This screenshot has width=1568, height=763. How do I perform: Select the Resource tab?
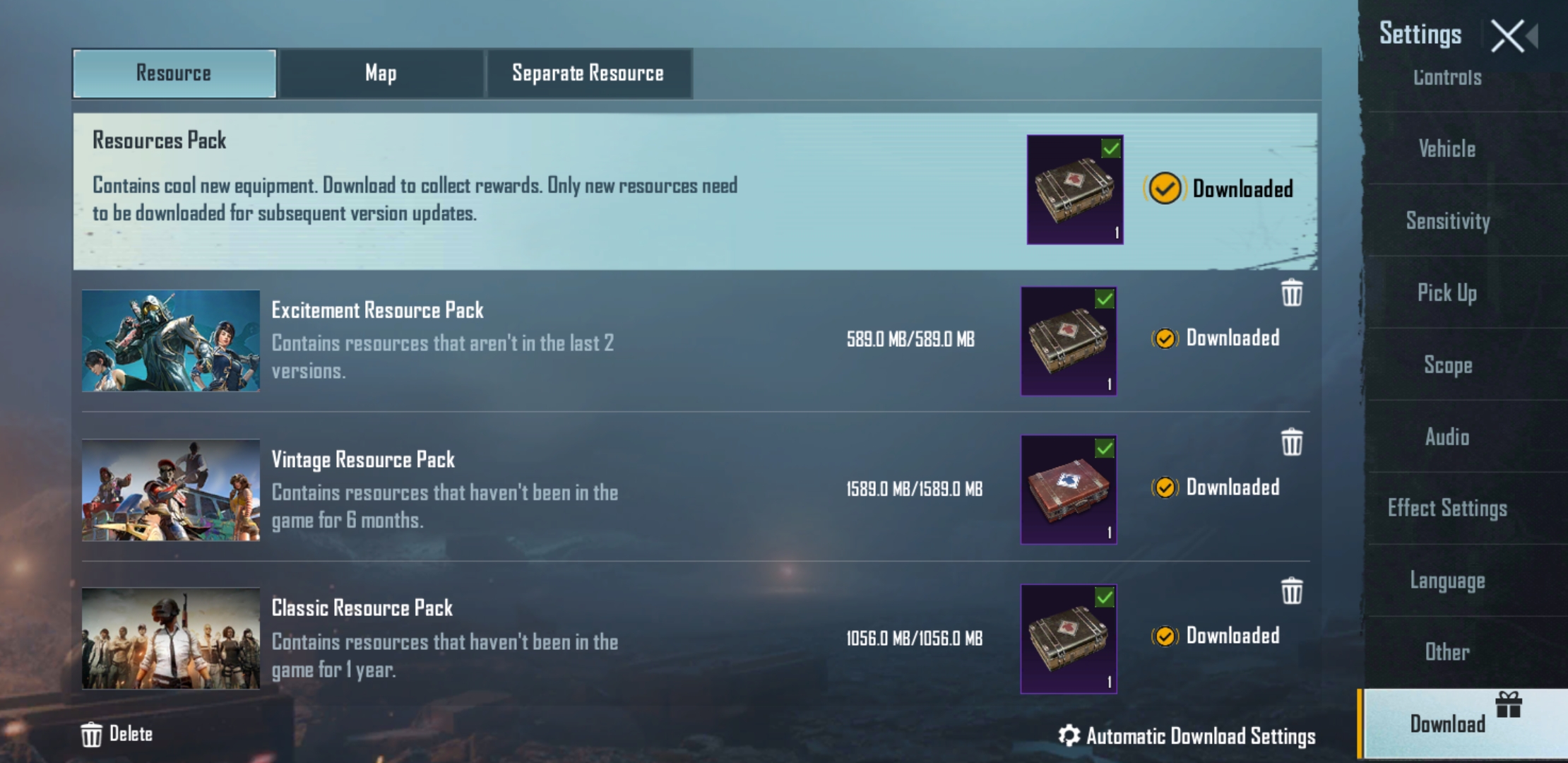click(x=174, y=73)
